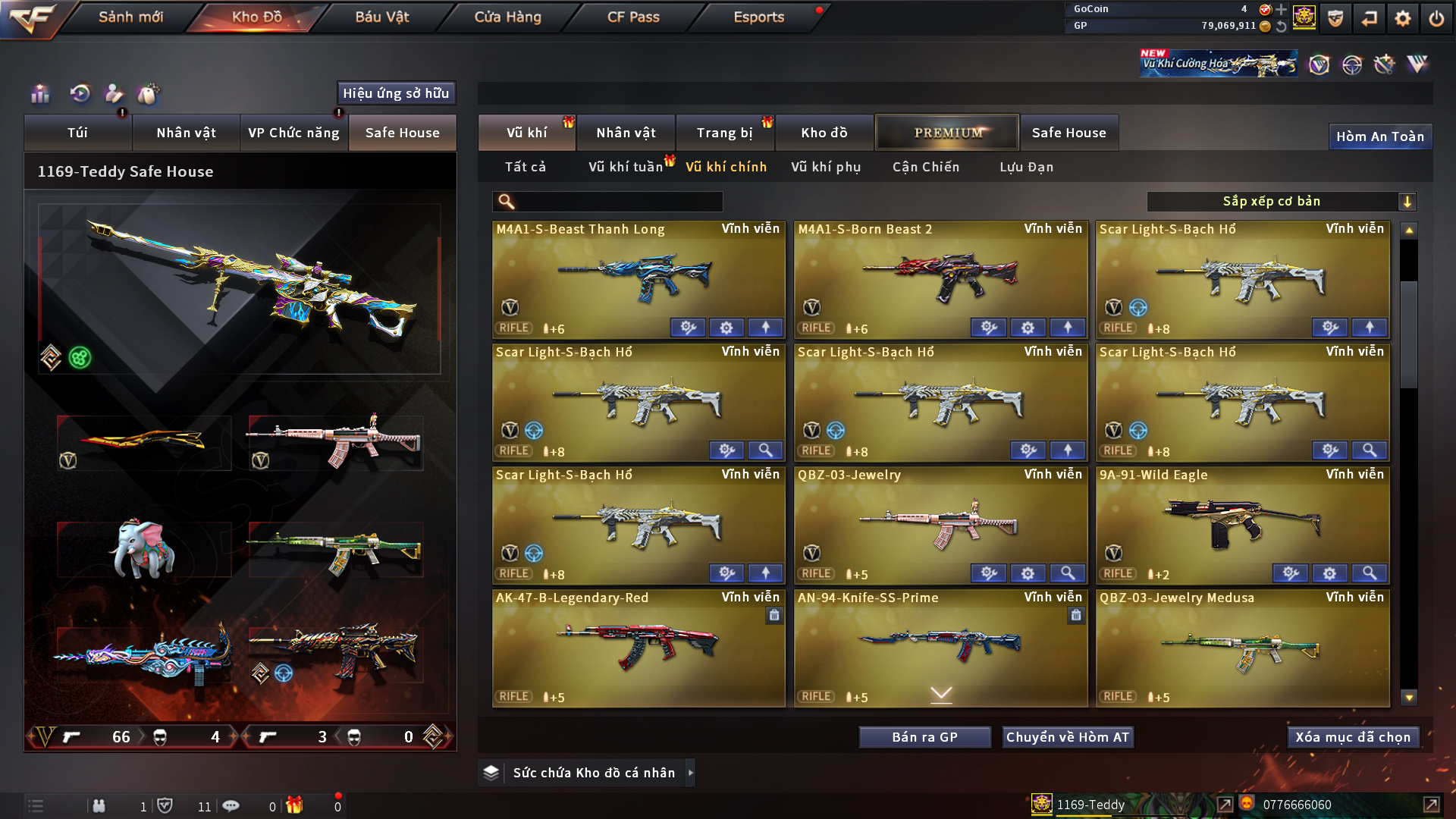This screenshot has width=1456, height=819.
Task: Open the Sảnh mới lobby menu
Action: click(x=130, y=17)
